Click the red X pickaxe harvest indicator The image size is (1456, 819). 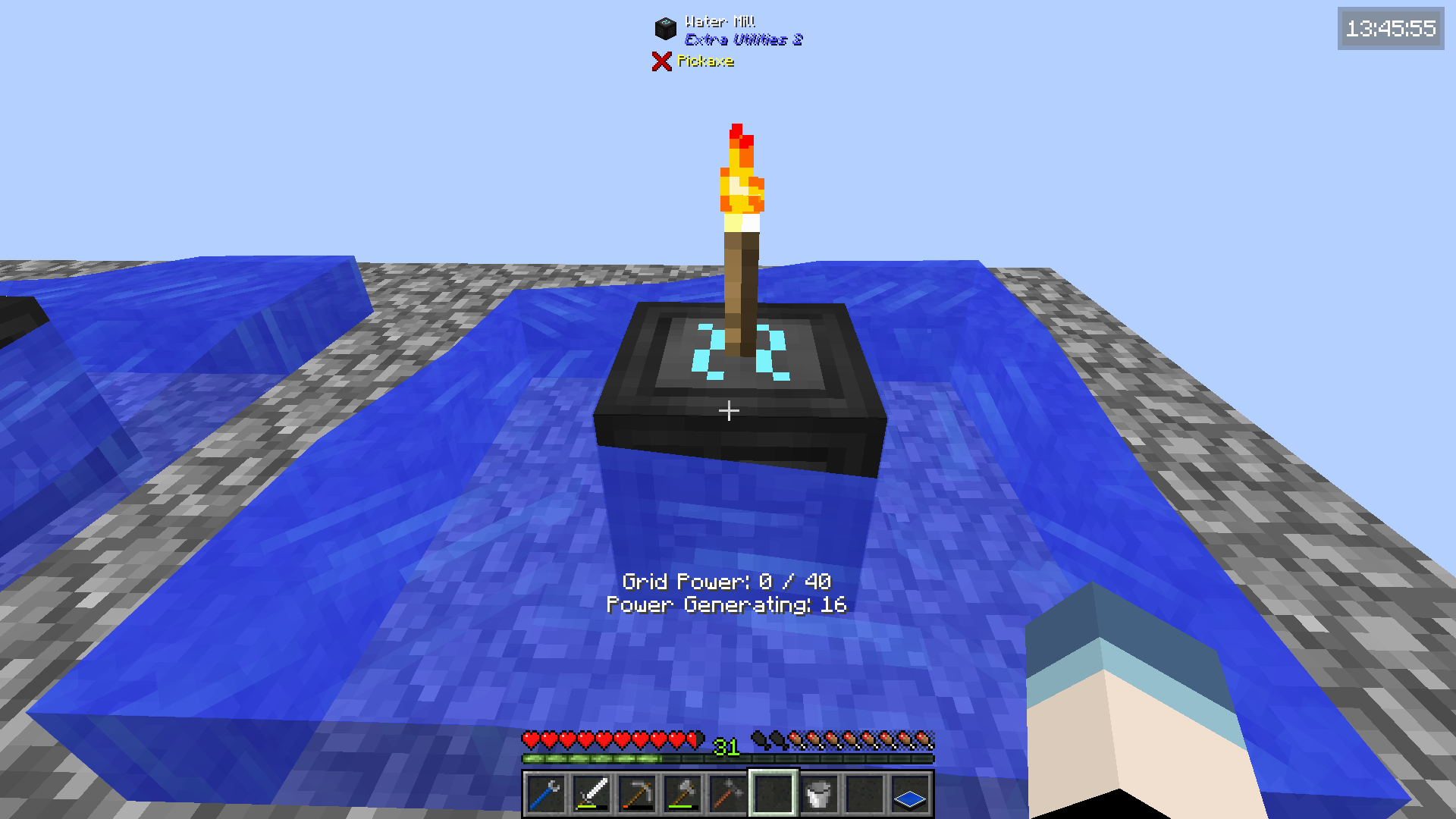click(x=661, y=61)
